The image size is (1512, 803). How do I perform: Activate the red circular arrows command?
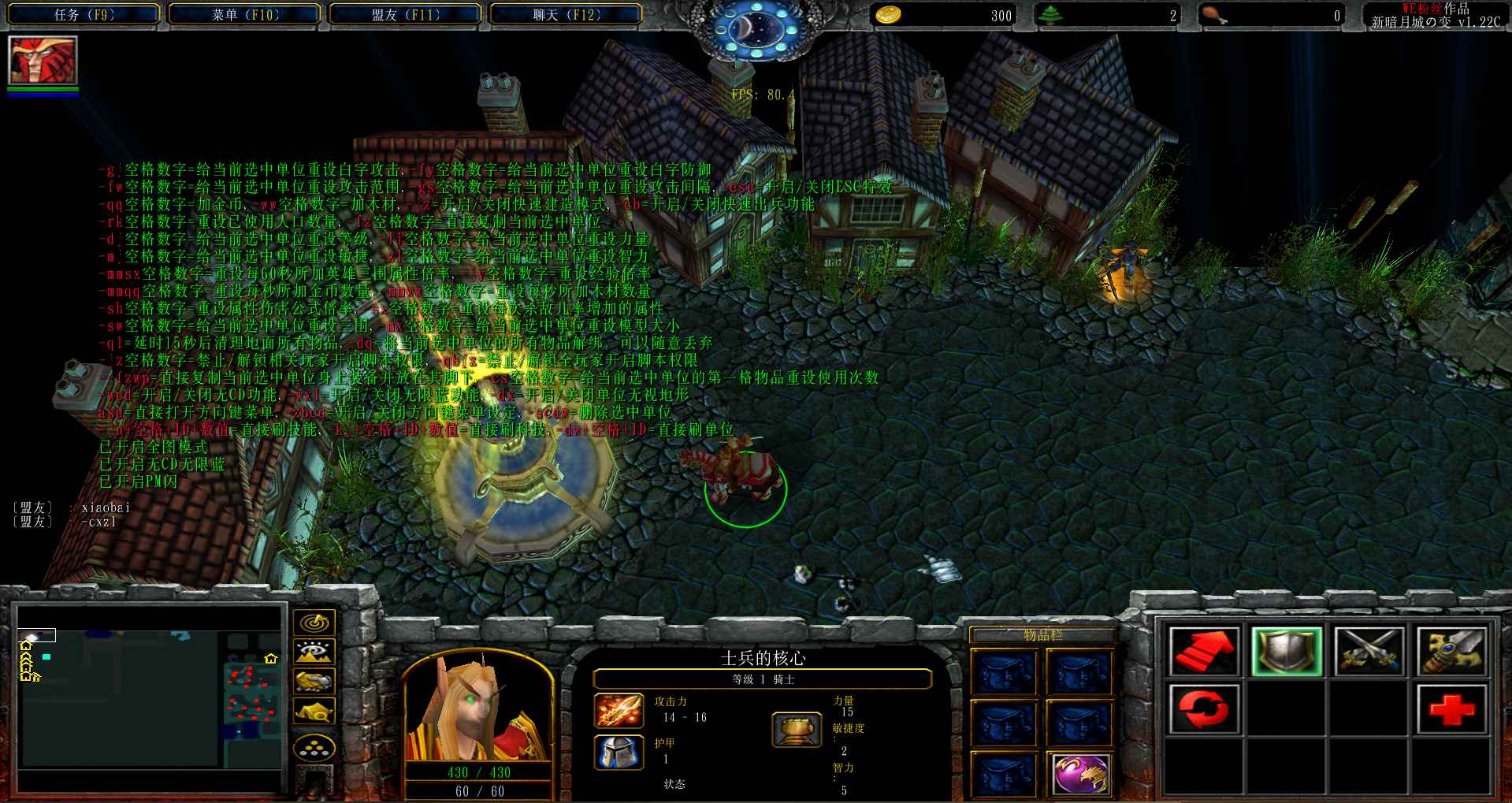click(x=1204, y=708)
